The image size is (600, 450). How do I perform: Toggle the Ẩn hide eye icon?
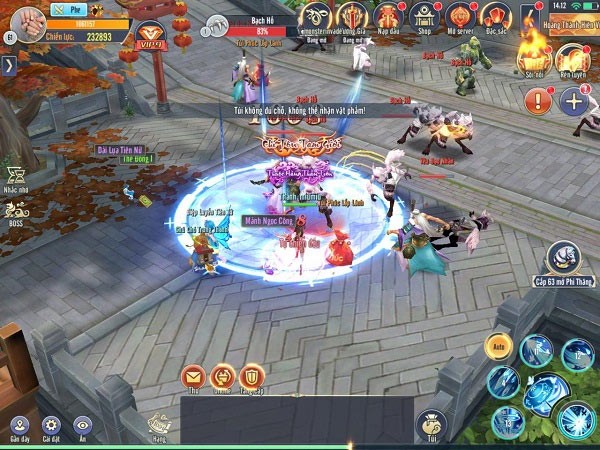(x=83, y=427)
